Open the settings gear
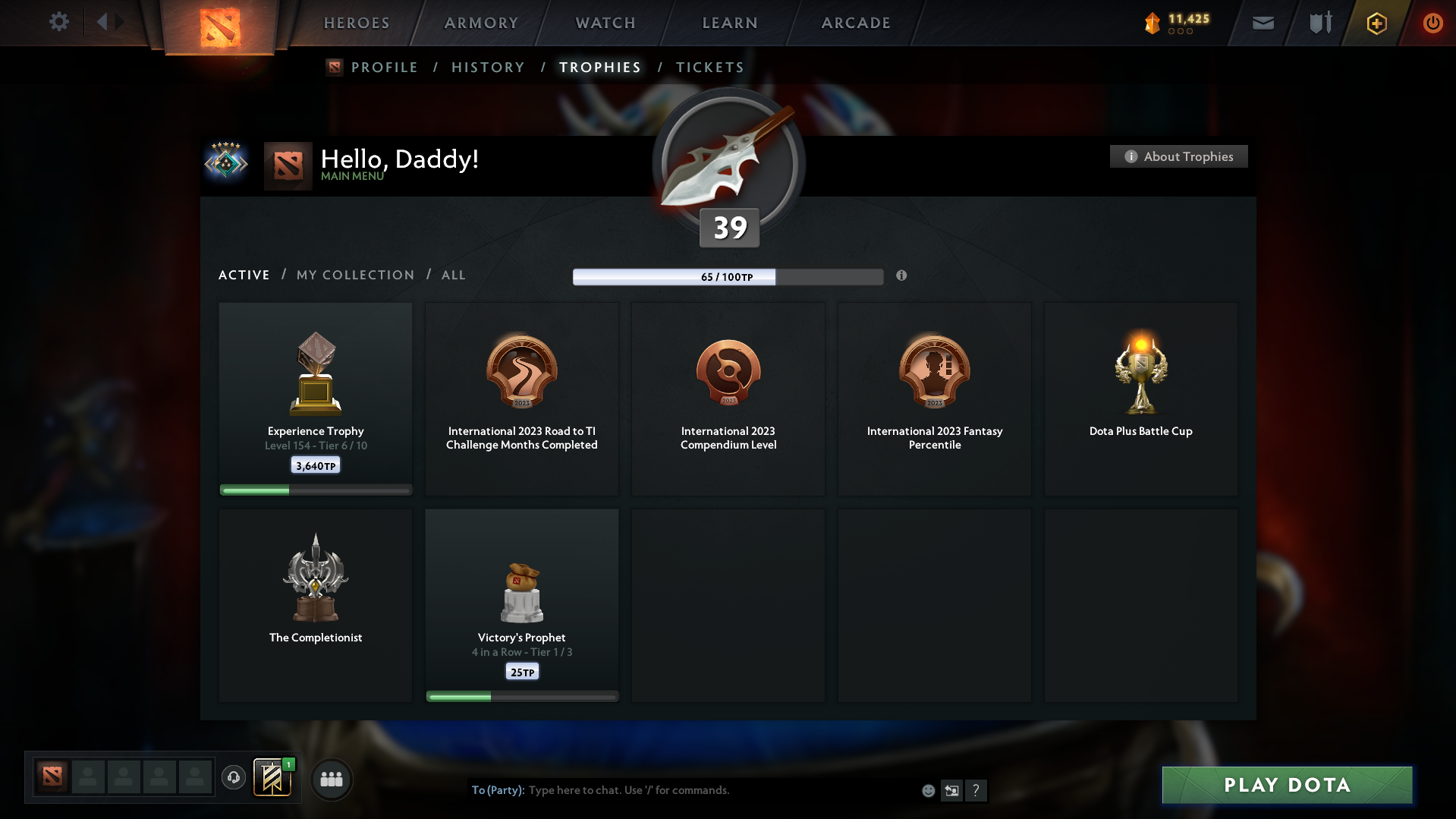This screenshot has width=1456, height=819. click(59, 22)
